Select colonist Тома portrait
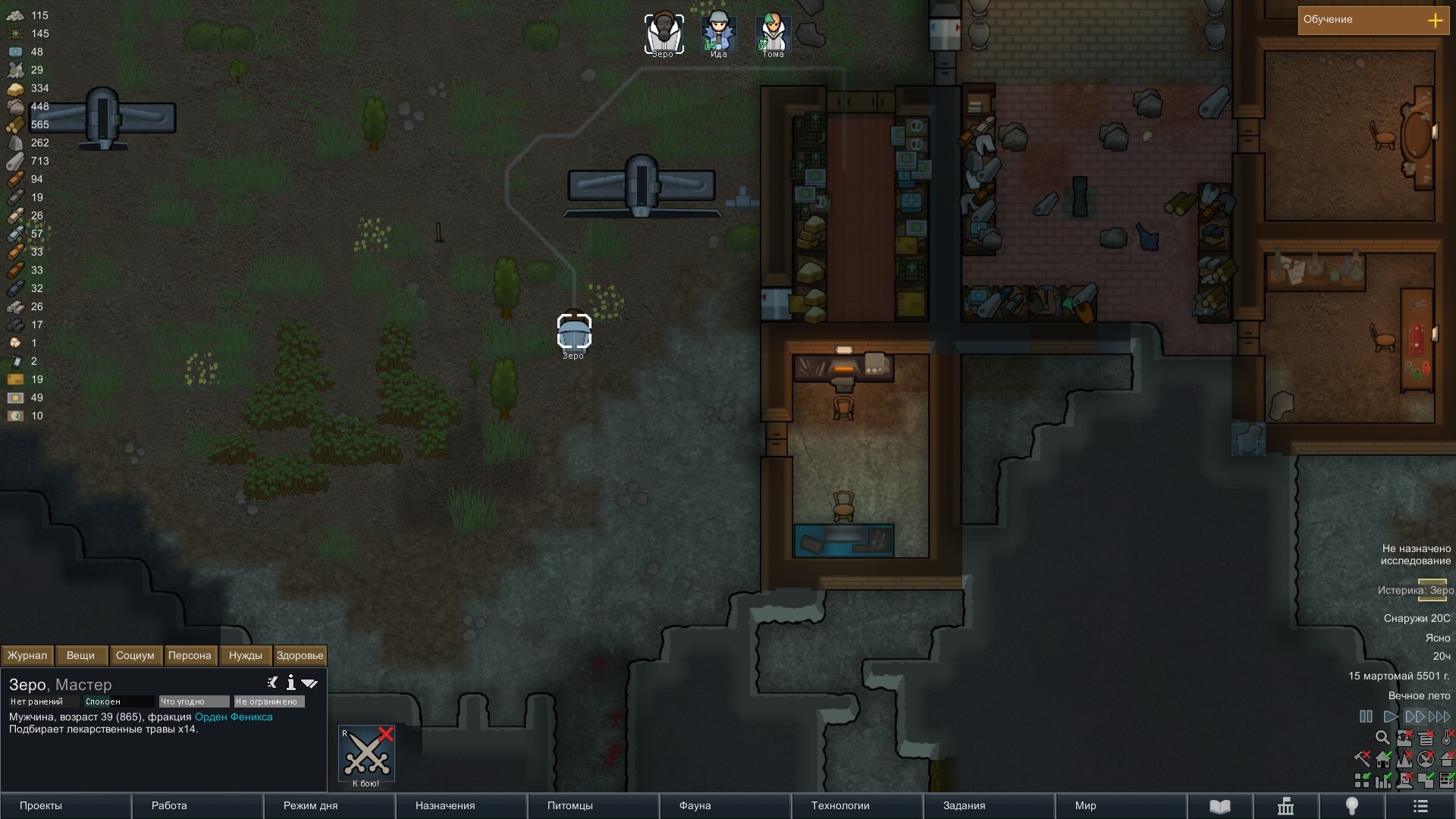The image size is (1456, 819). coord(773,33)
